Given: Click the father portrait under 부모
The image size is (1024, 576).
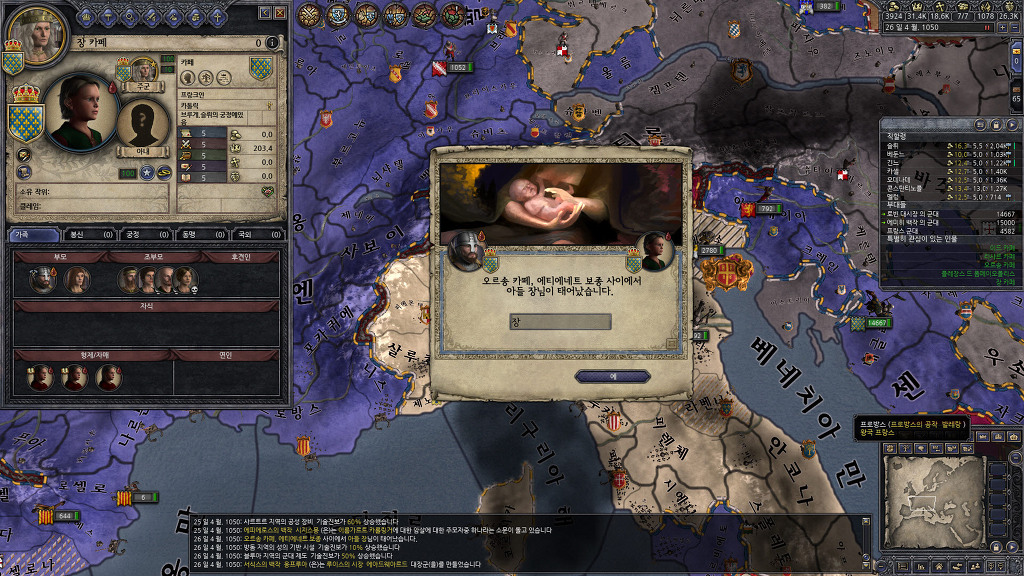Looking at the screenshot, I should point(41,280).
